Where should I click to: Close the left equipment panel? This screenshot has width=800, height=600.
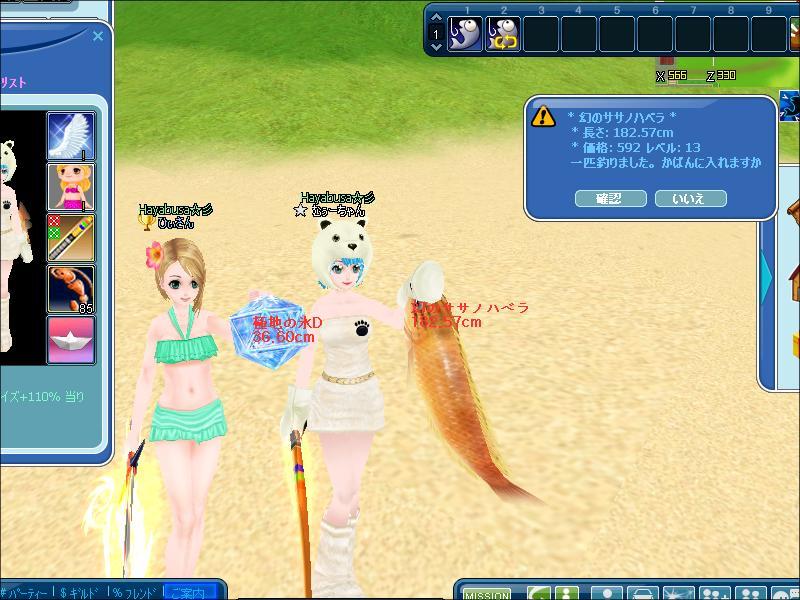click(98, 36)
